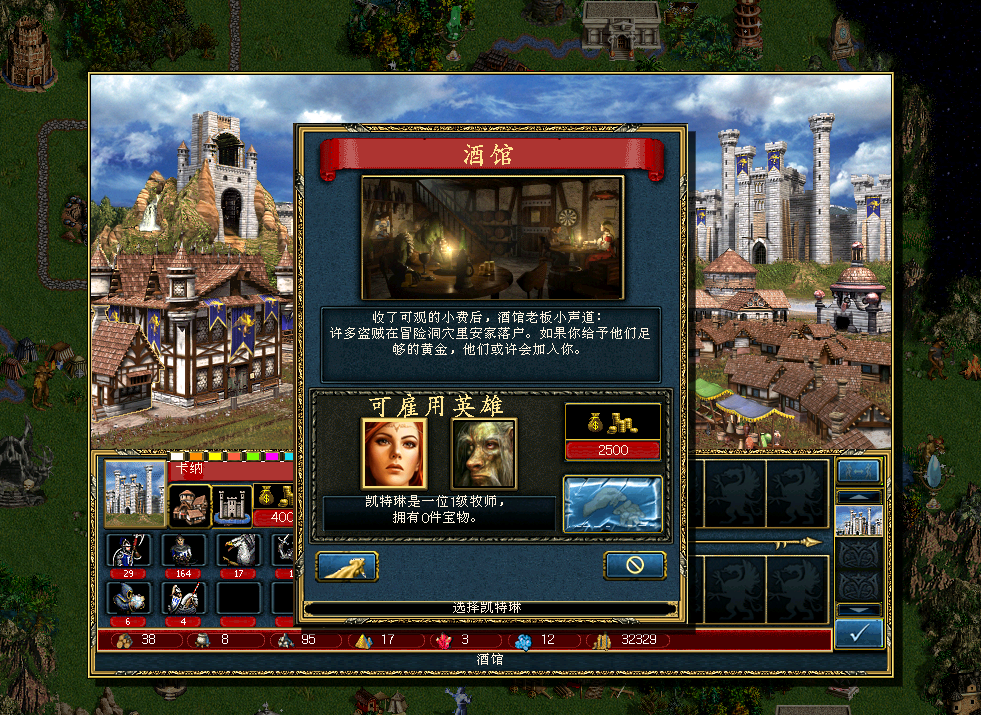The height and width of the screenshot is (715, 981).
Task: Hire the selected hero with the recruit button
Action: tap(347, 566)
